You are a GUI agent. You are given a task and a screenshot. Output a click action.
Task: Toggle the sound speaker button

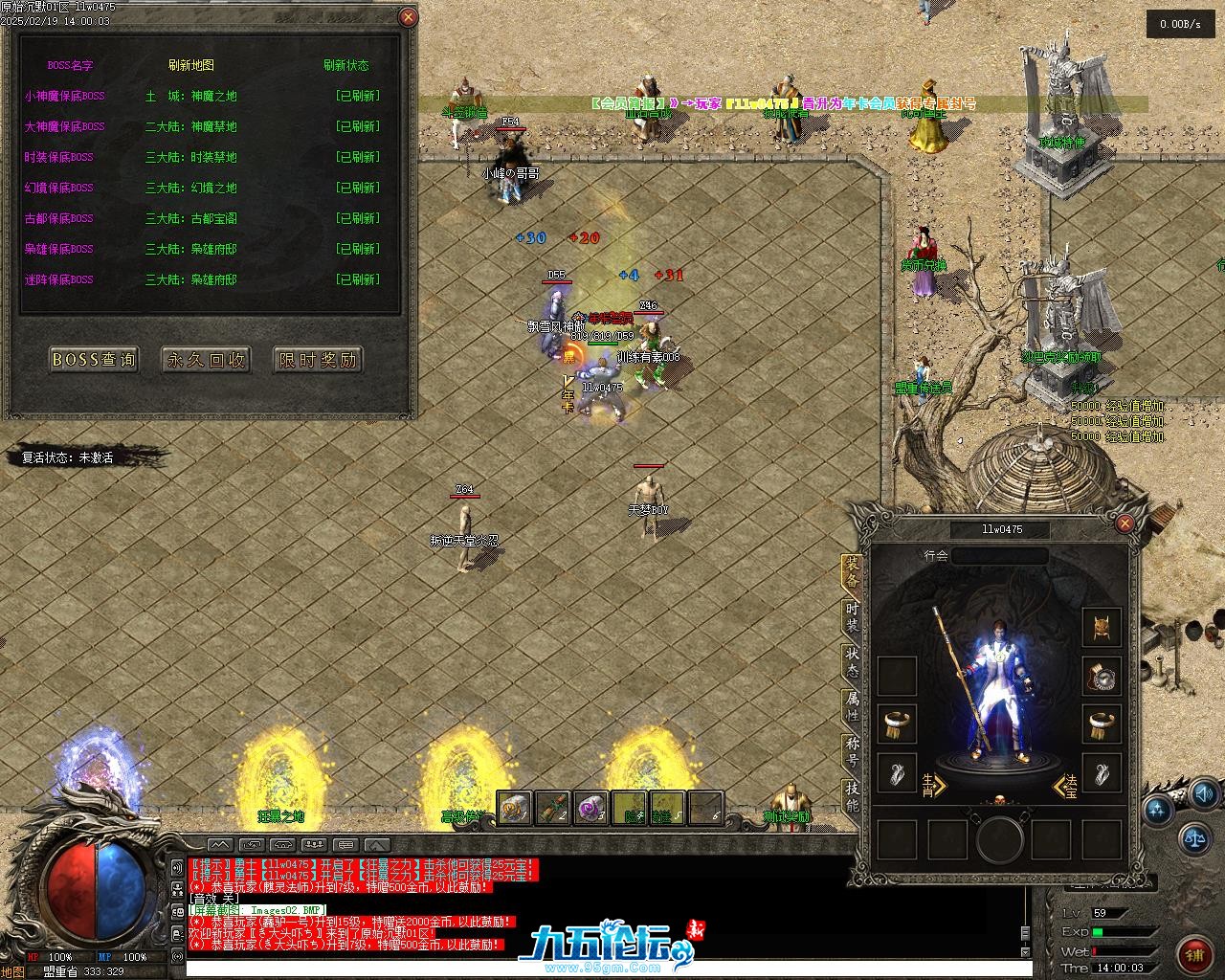(1205, 794)
